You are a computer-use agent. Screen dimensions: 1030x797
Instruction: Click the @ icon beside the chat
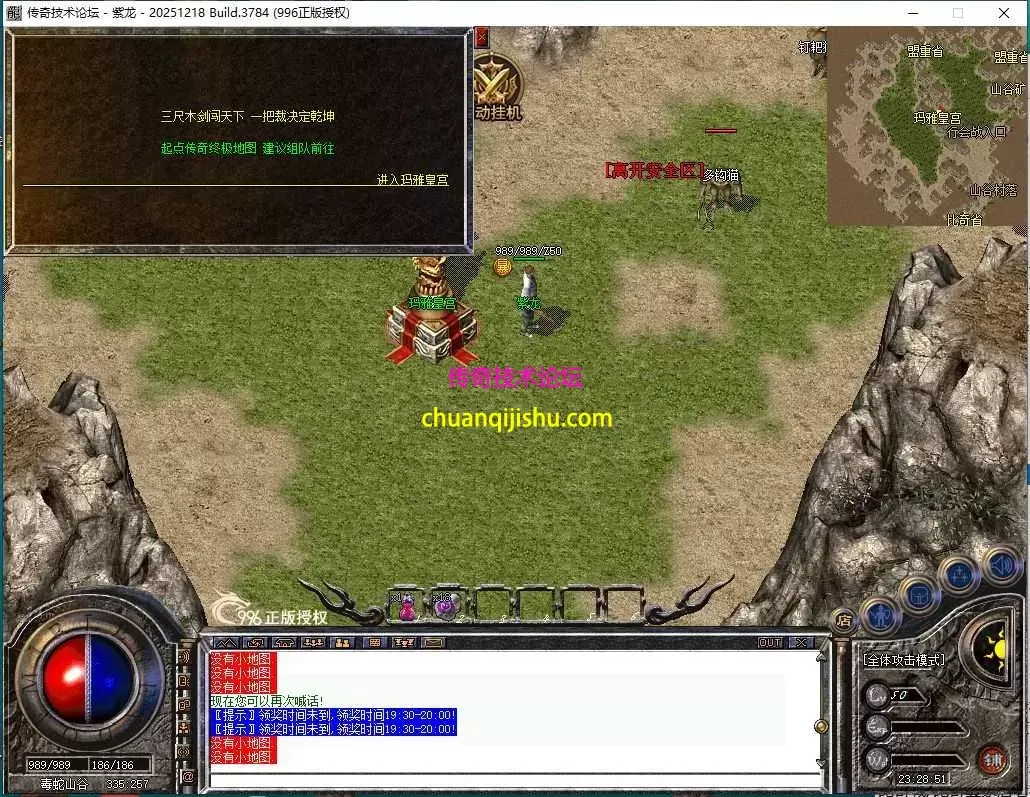pyautogui.click(x=187, y=775)
